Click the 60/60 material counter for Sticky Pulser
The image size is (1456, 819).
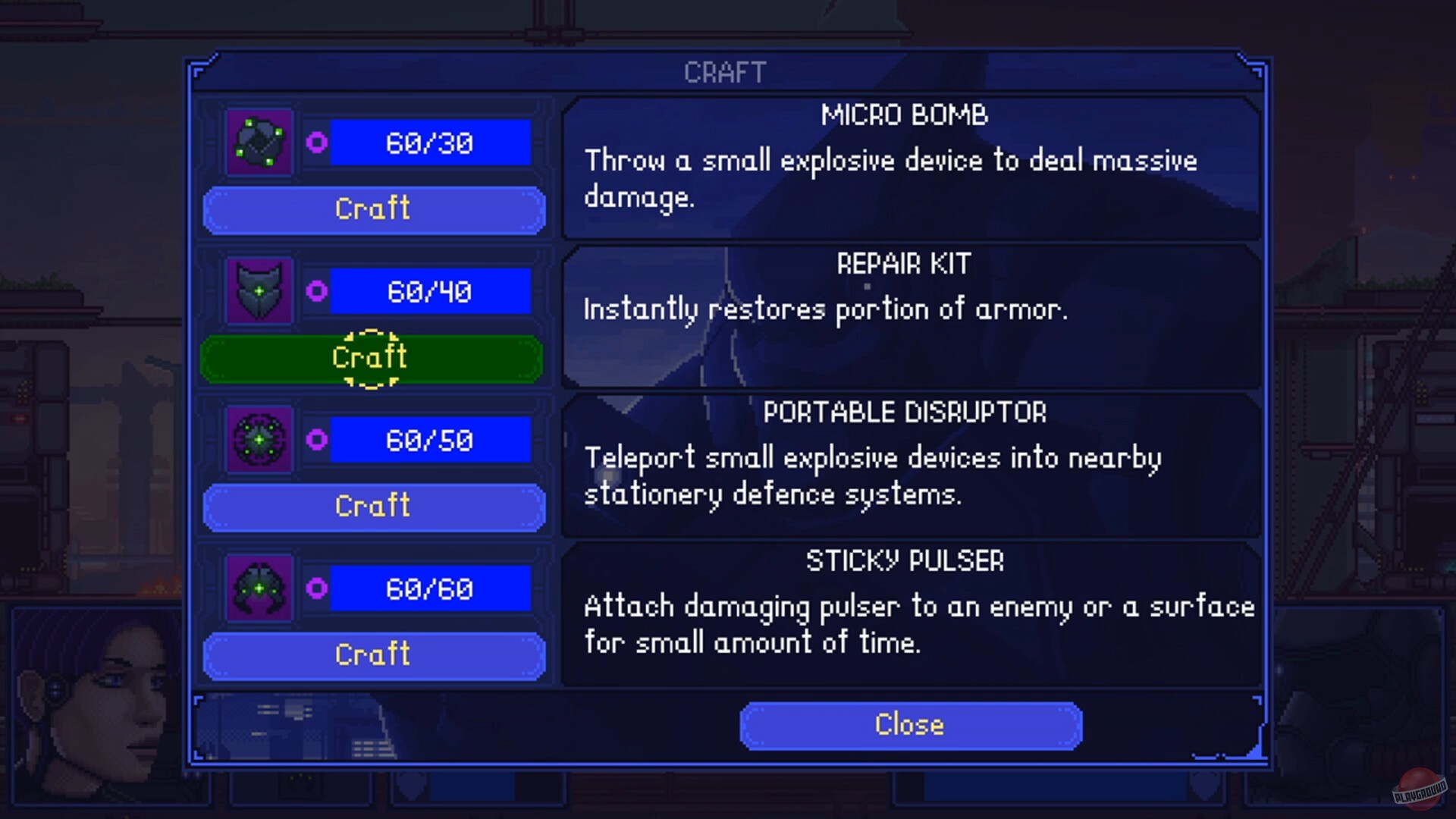click(428, 589)
